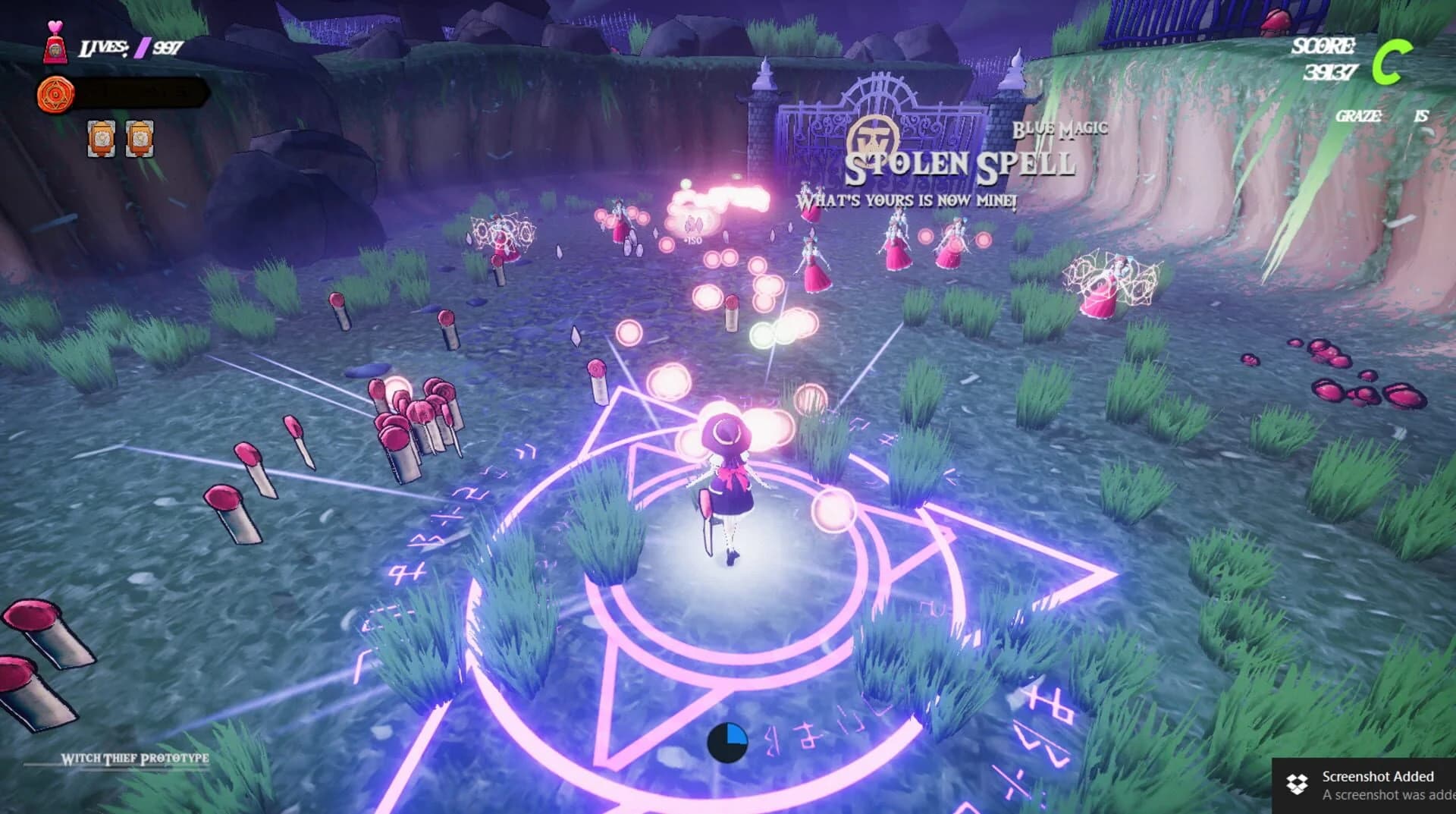Click the Blue Magic label

(1059, 129)
